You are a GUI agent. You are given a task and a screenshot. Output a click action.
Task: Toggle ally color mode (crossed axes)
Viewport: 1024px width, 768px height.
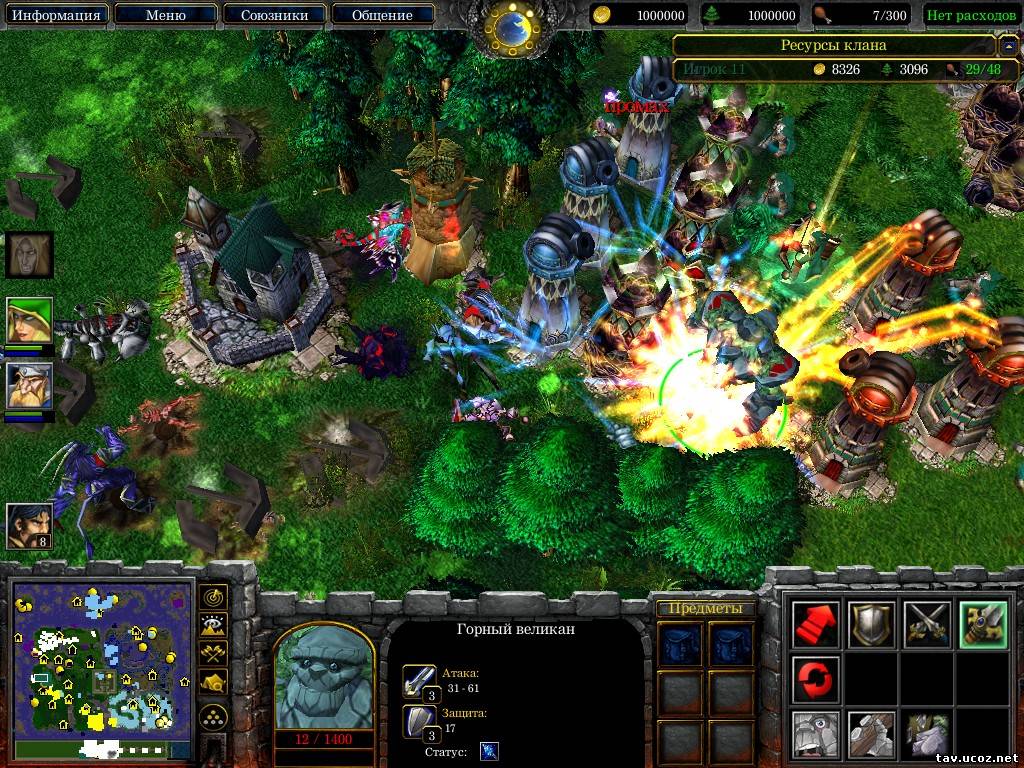coord(213,654)
